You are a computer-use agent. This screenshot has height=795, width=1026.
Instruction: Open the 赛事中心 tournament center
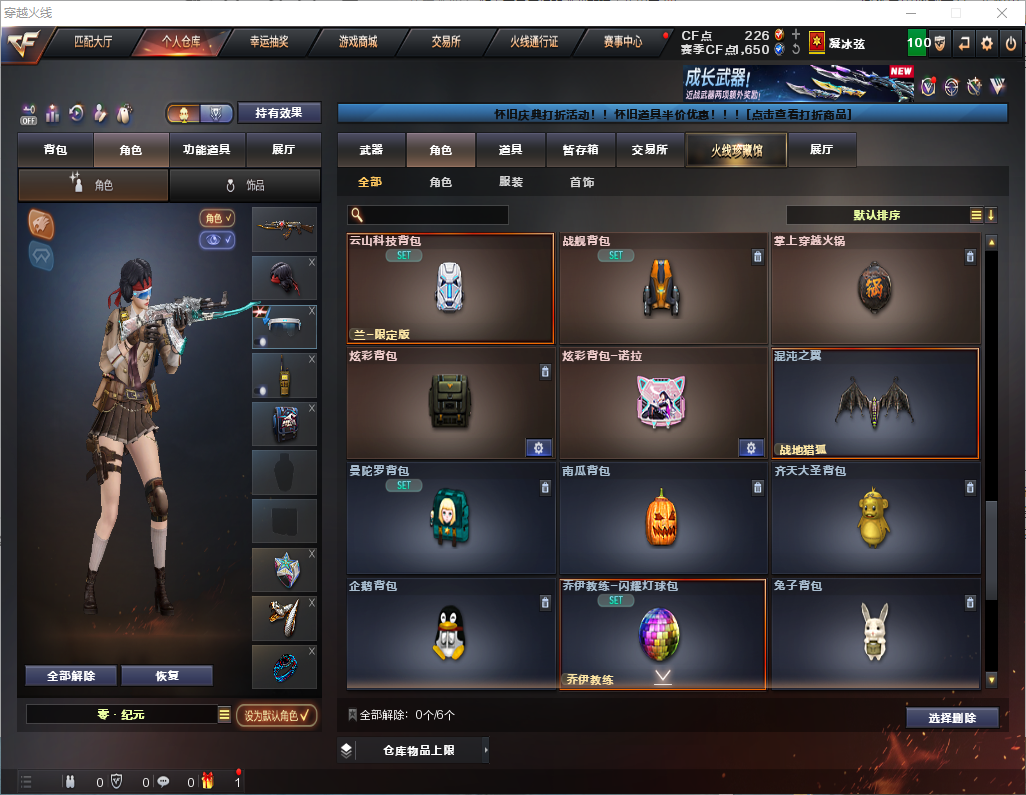click(622, 42)
